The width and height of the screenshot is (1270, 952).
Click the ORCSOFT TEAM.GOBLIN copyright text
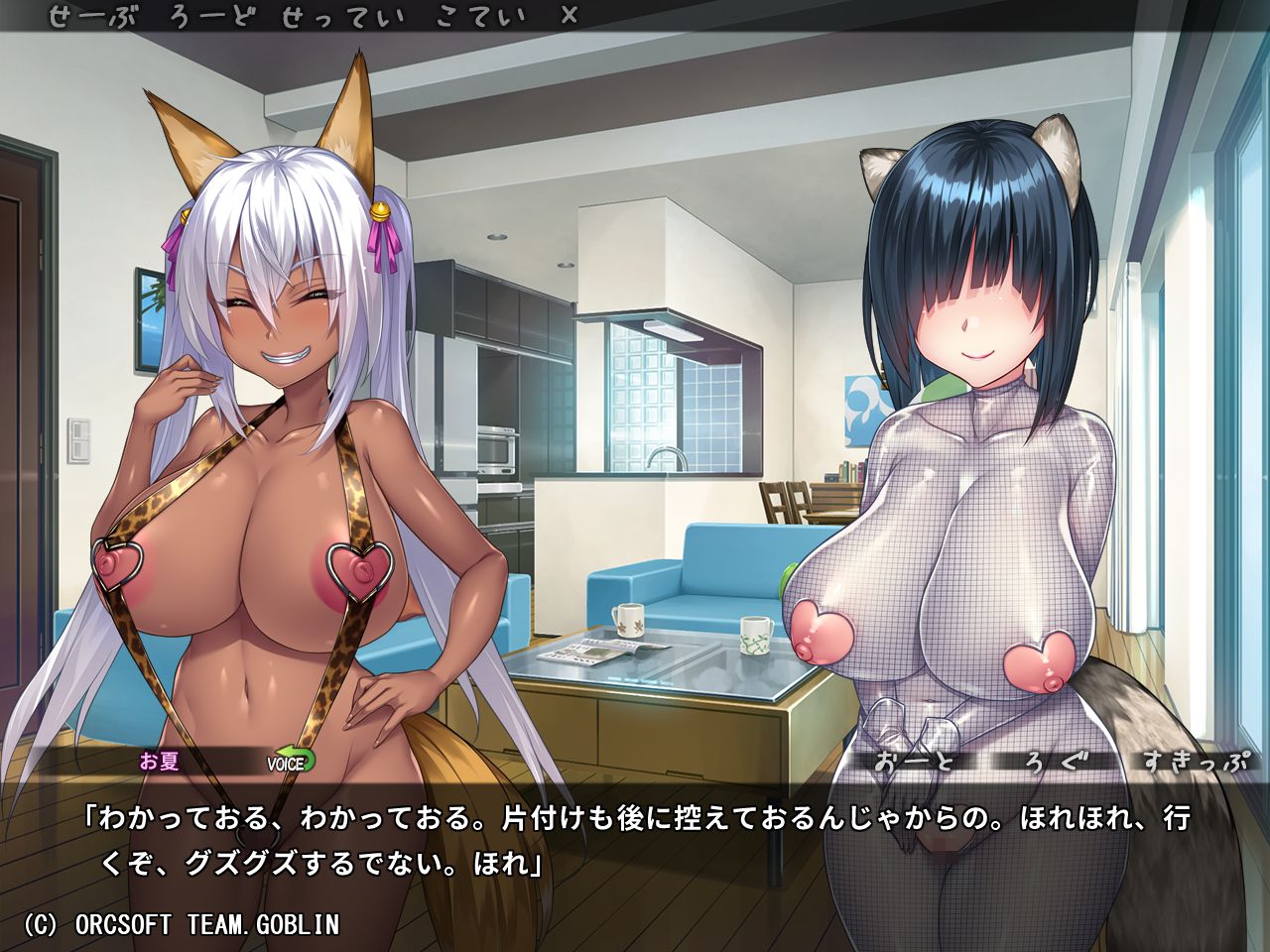pos(184,923)
